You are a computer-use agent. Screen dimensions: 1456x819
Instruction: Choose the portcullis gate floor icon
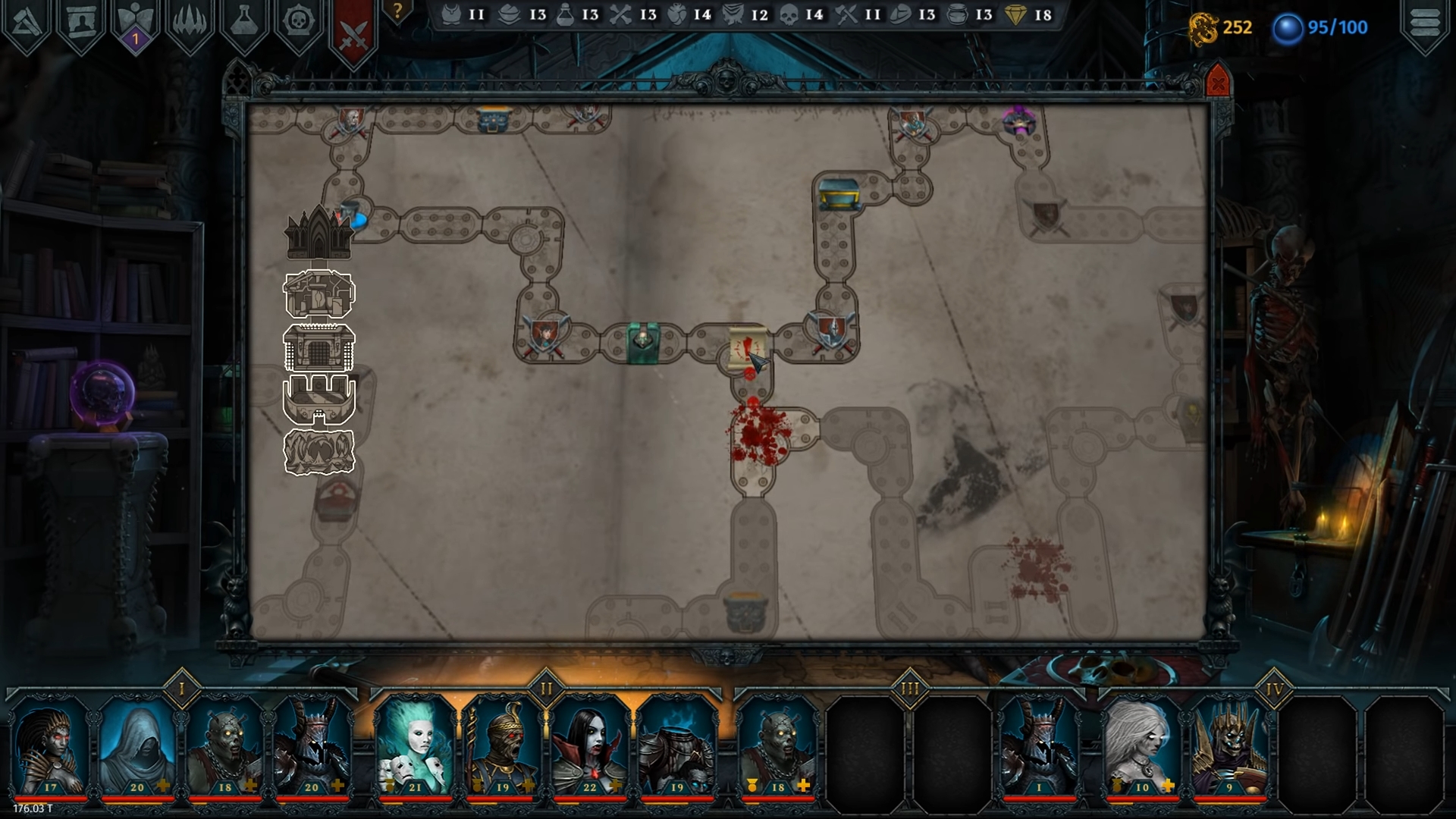[x=319, y=347]
